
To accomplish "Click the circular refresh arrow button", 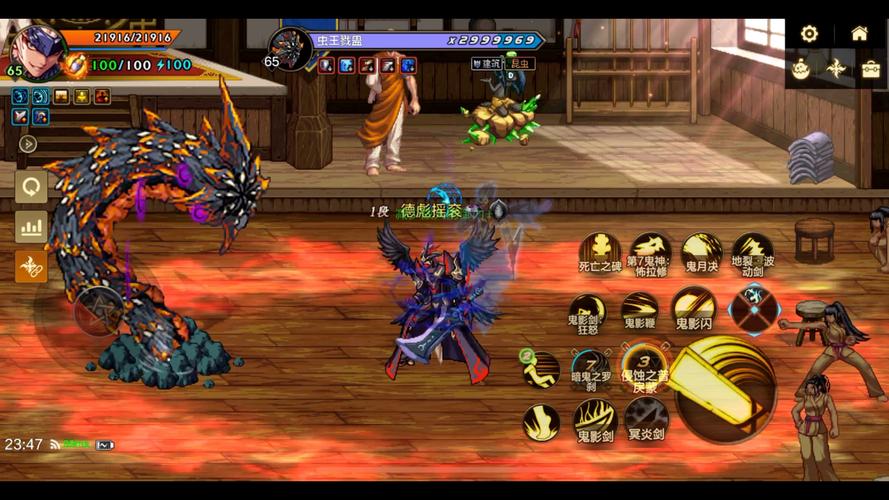I will [31, 186].
